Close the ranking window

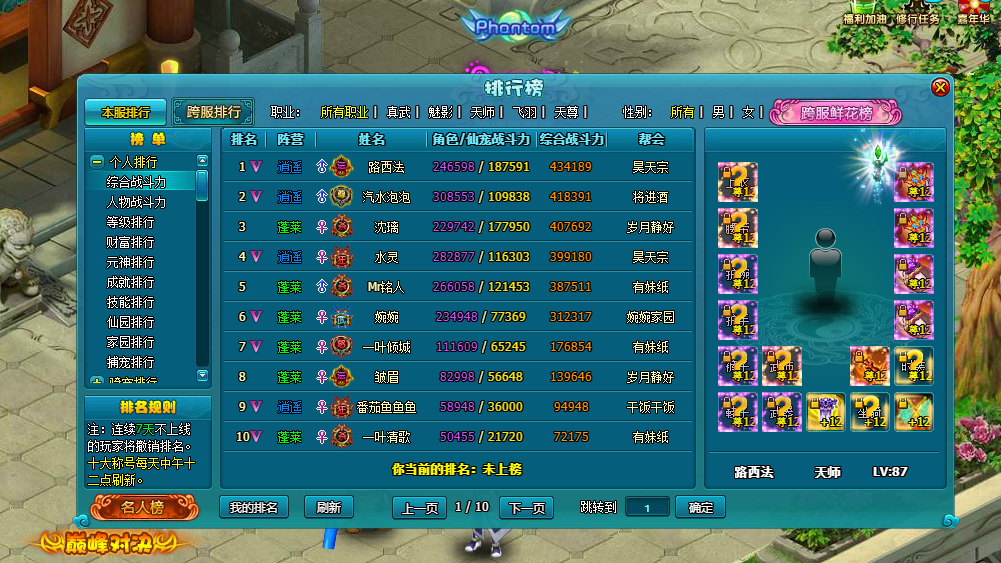pos(940,88)
